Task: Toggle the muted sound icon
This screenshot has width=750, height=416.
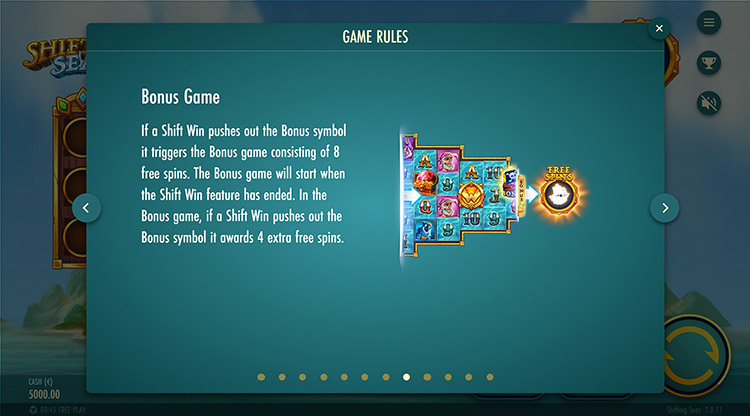Action: (x=709, y=102)
